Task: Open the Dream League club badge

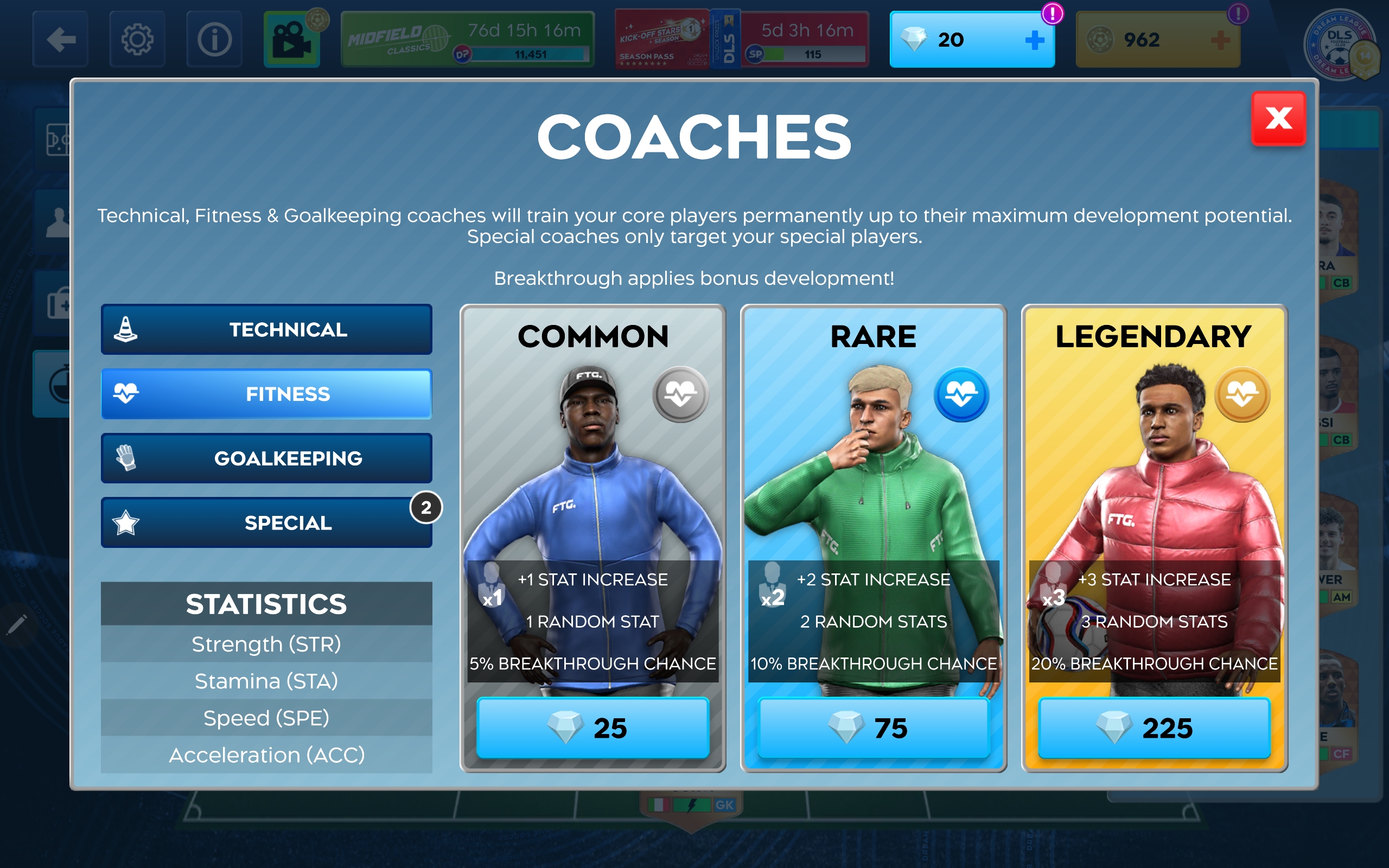Action: [1340, 45]
